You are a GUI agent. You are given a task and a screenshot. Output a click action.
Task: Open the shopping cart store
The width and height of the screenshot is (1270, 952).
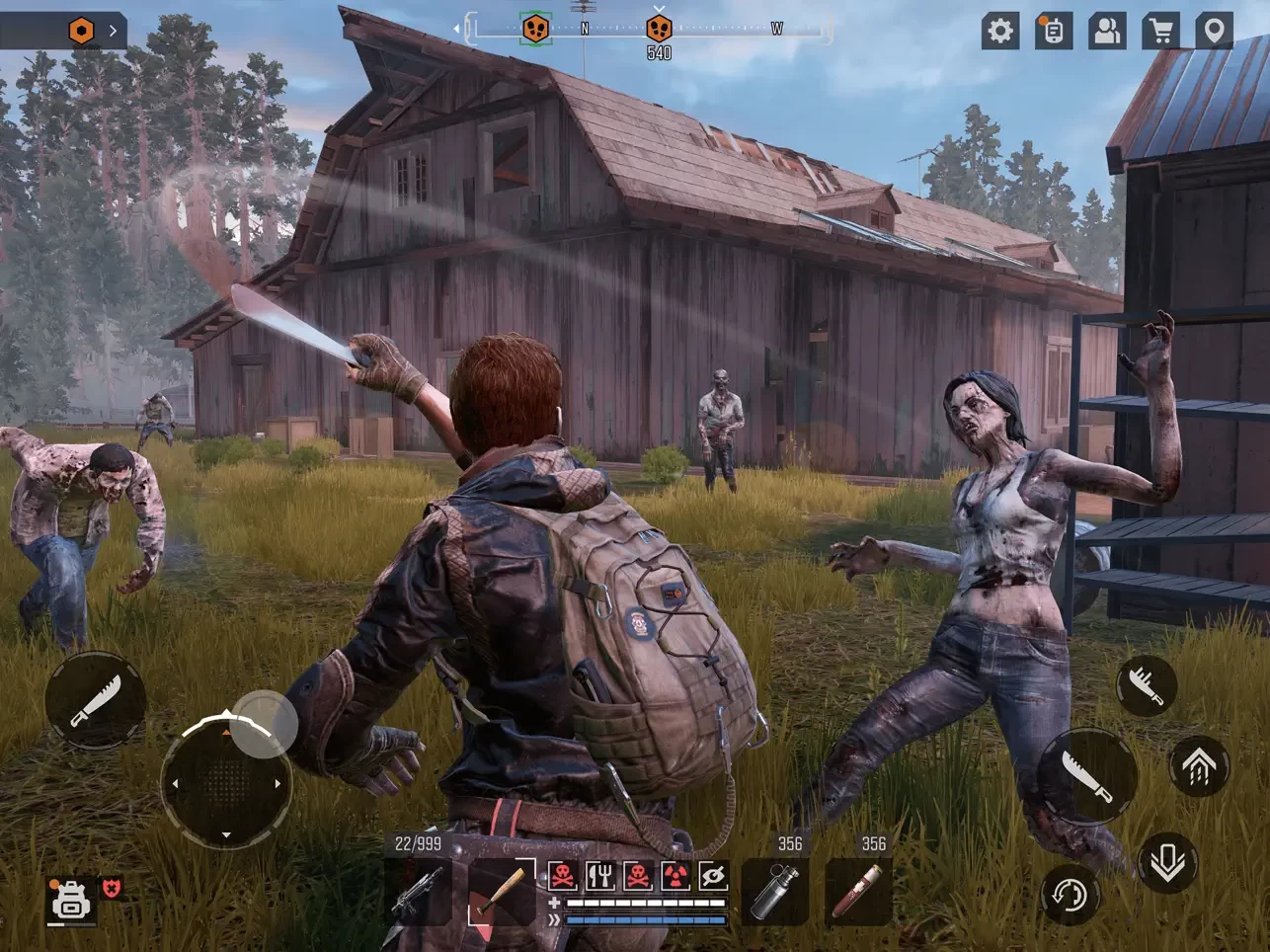coord(1161,31)
